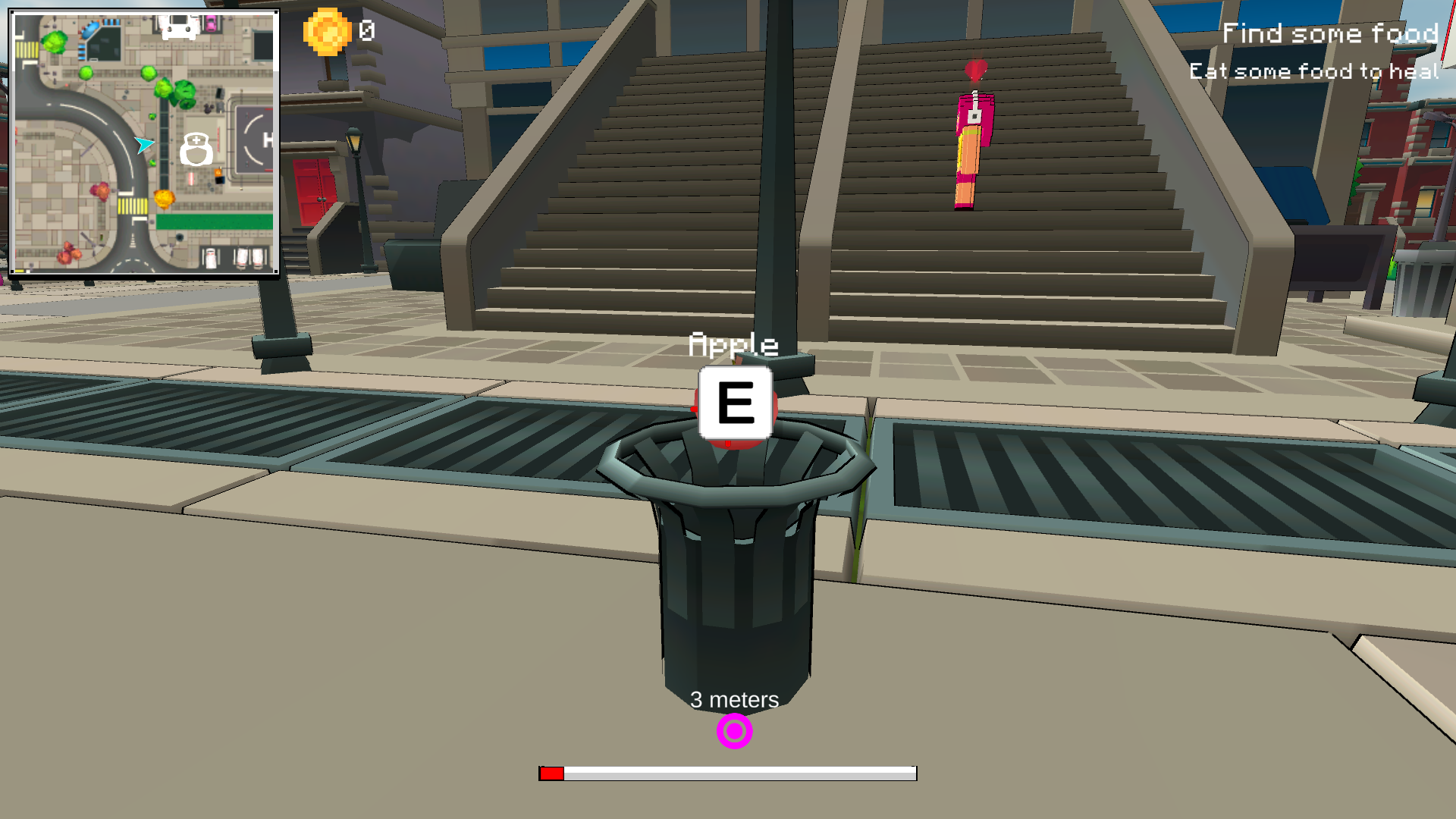This screenshot has height=819, width=1456.
Task: Click the coin counter showing 0
Action: click(x=367, y=31)
